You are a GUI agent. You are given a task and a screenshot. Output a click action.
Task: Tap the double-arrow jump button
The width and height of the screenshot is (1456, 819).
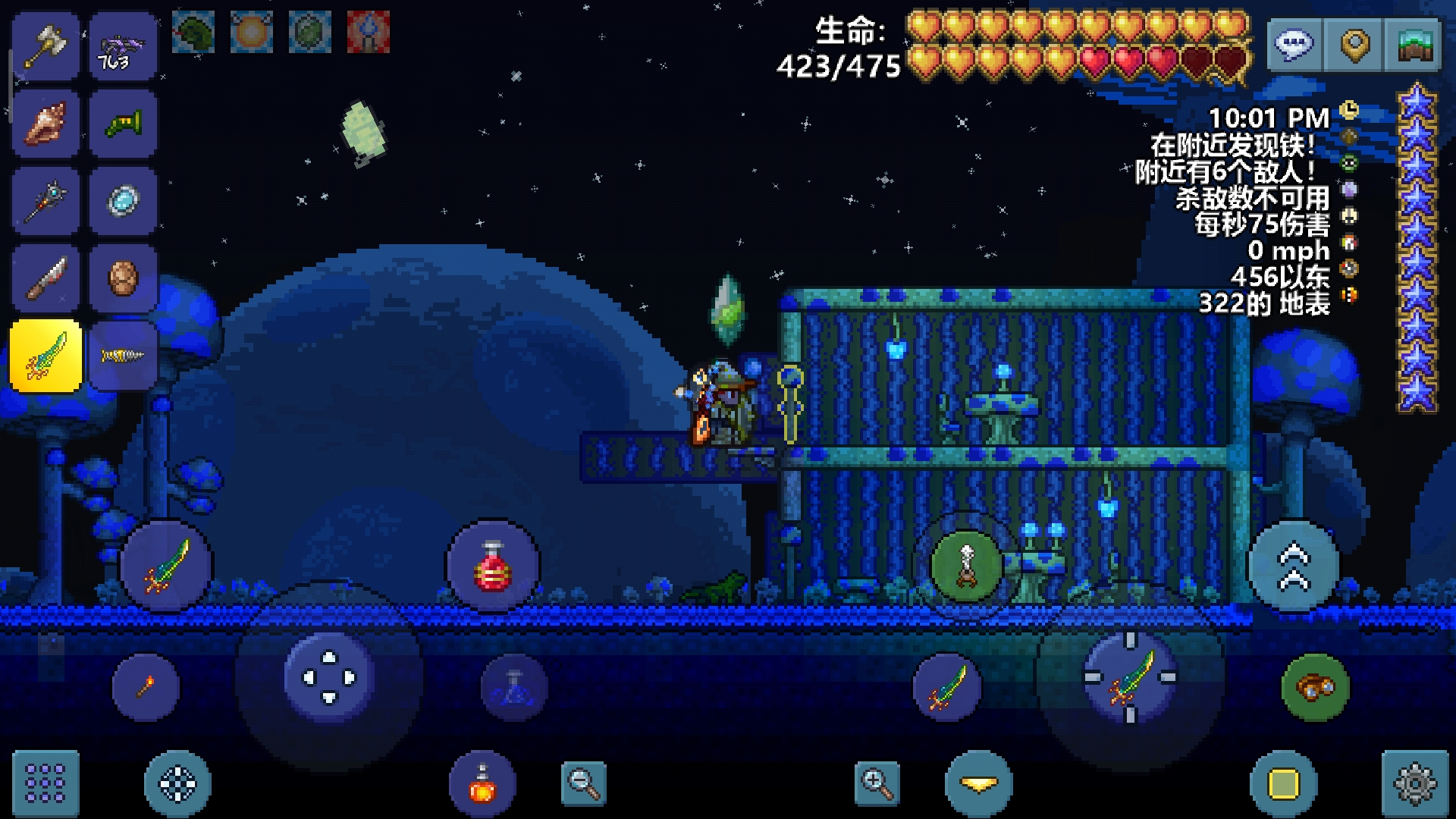[x=1294, y=566]
